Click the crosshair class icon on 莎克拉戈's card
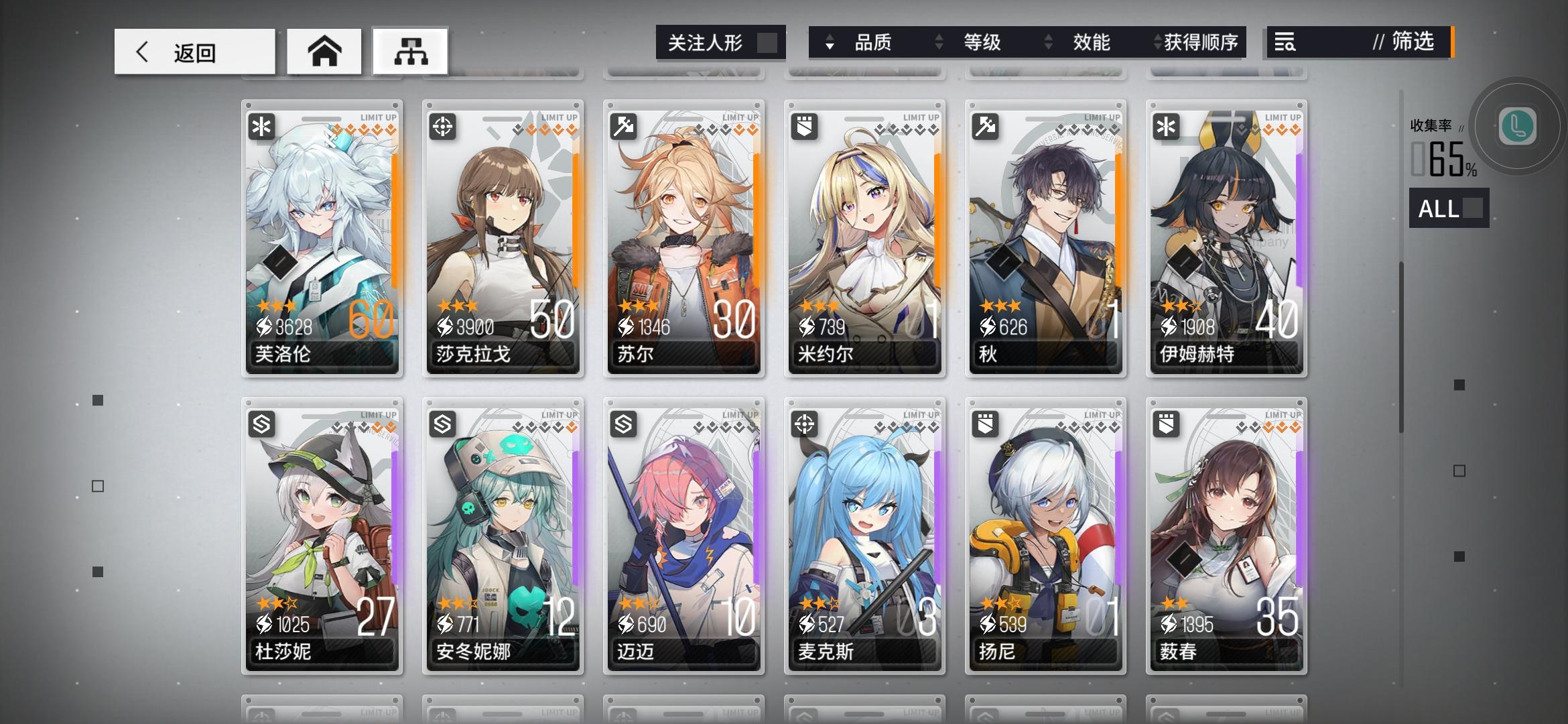 tap(442, 126)
